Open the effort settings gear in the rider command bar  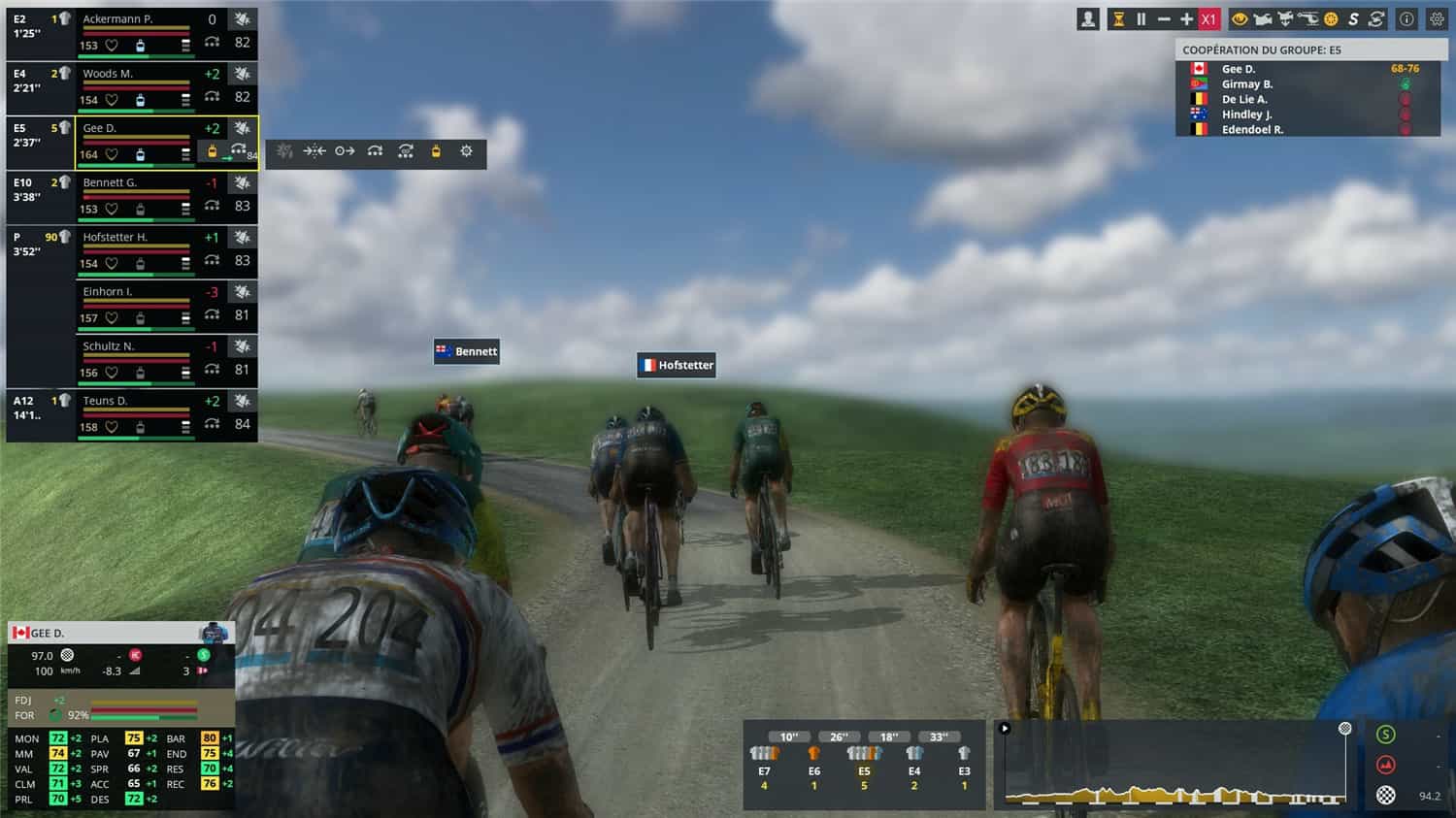[x=465, y=151]
